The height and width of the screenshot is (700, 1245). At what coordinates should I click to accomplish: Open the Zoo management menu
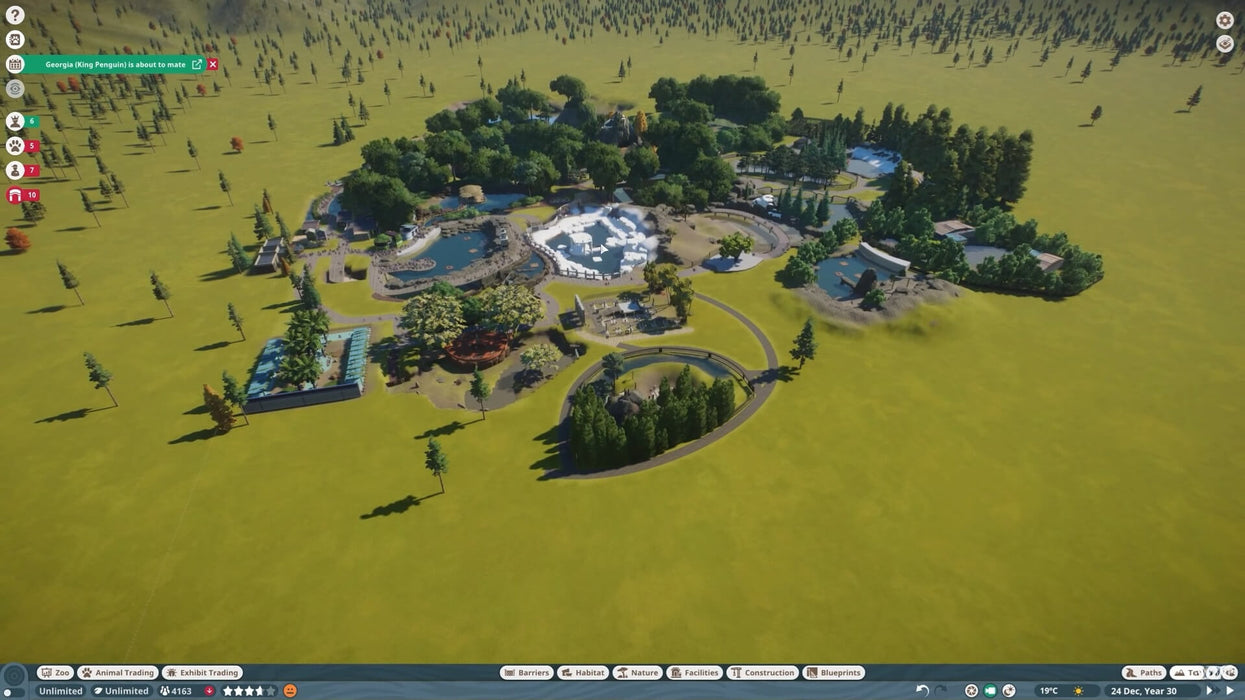pos(56,673)
